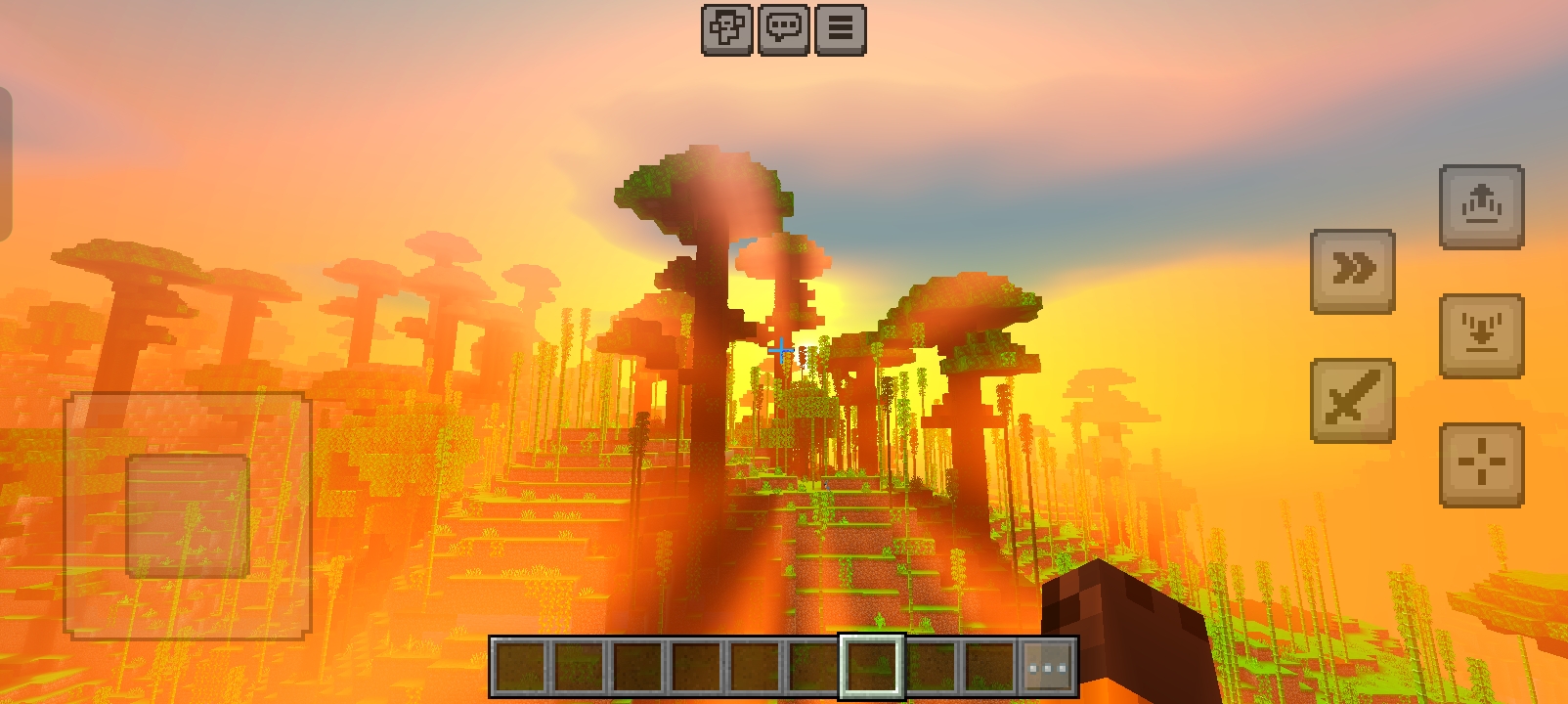
Task: Select the first hotbar slot
Action: pyautogui.click(x=519, y=666)
